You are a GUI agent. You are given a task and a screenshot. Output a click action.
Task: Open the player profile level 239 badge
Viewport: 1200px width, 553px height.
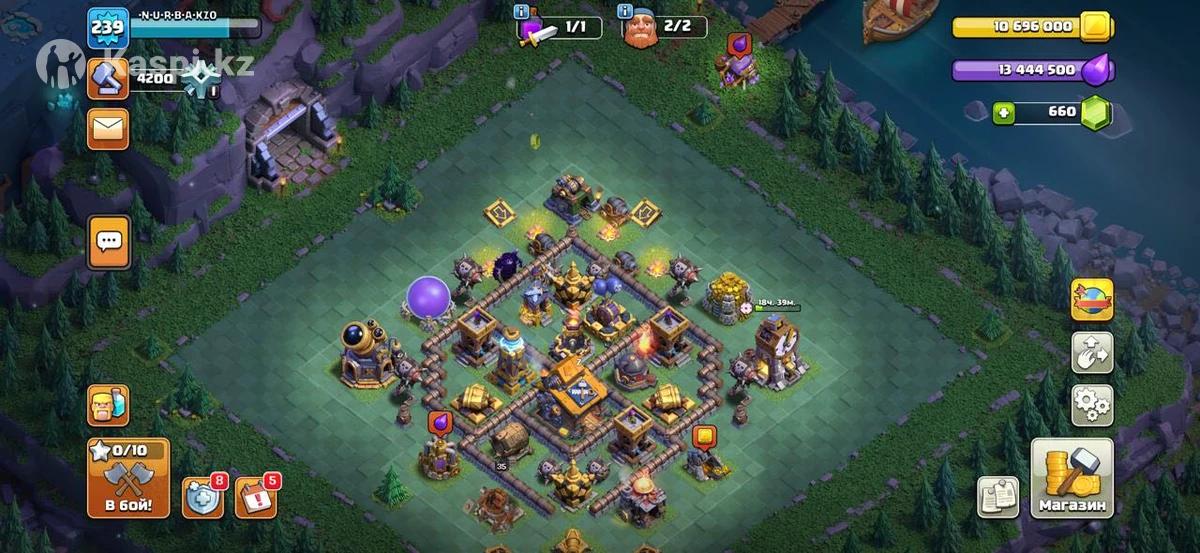107,28
